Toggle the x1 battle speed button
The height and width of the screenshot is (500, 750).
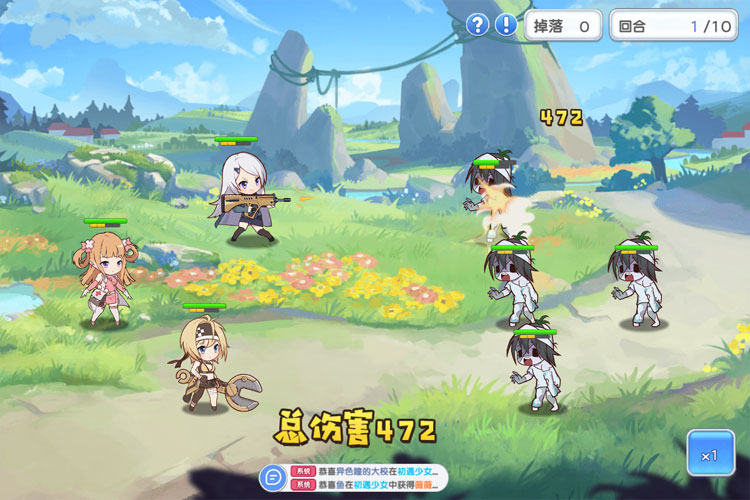(710, 453)
